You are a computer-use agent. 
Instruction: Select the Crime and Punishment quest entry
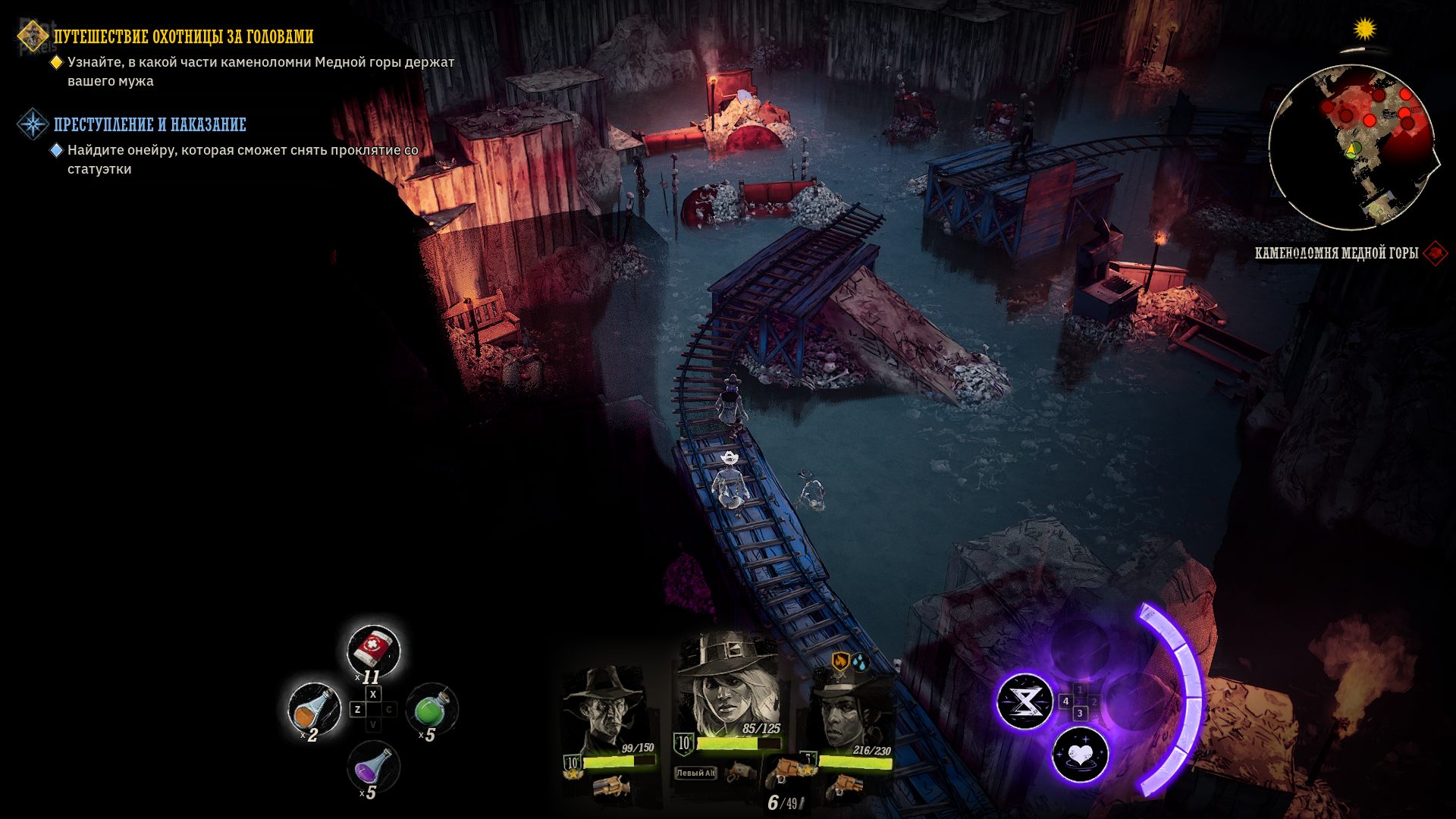pyautogui.click(x=149, y=124)
